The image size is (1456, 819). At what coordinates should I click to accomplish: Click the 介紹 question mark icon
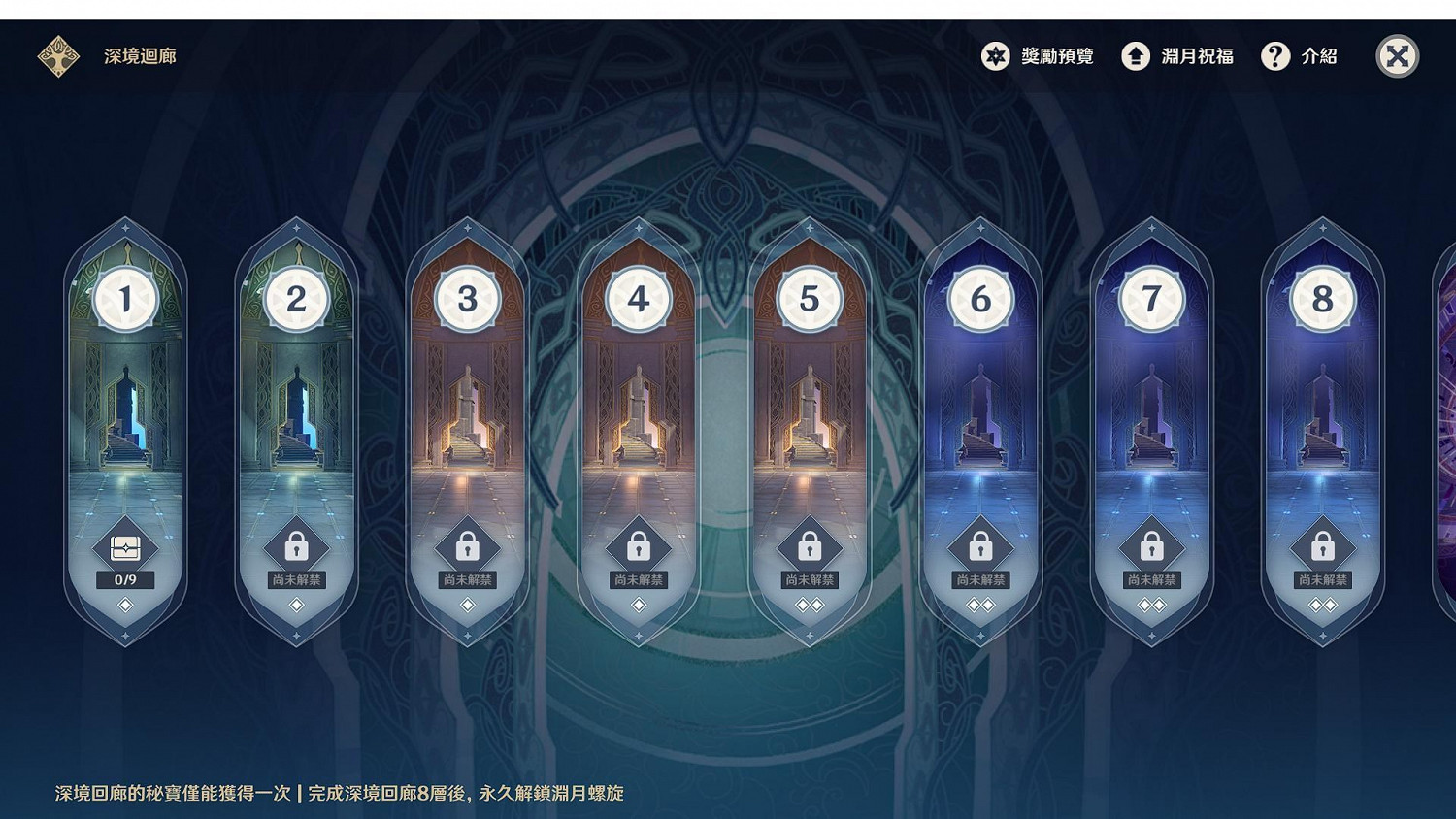coord(1275,56)
